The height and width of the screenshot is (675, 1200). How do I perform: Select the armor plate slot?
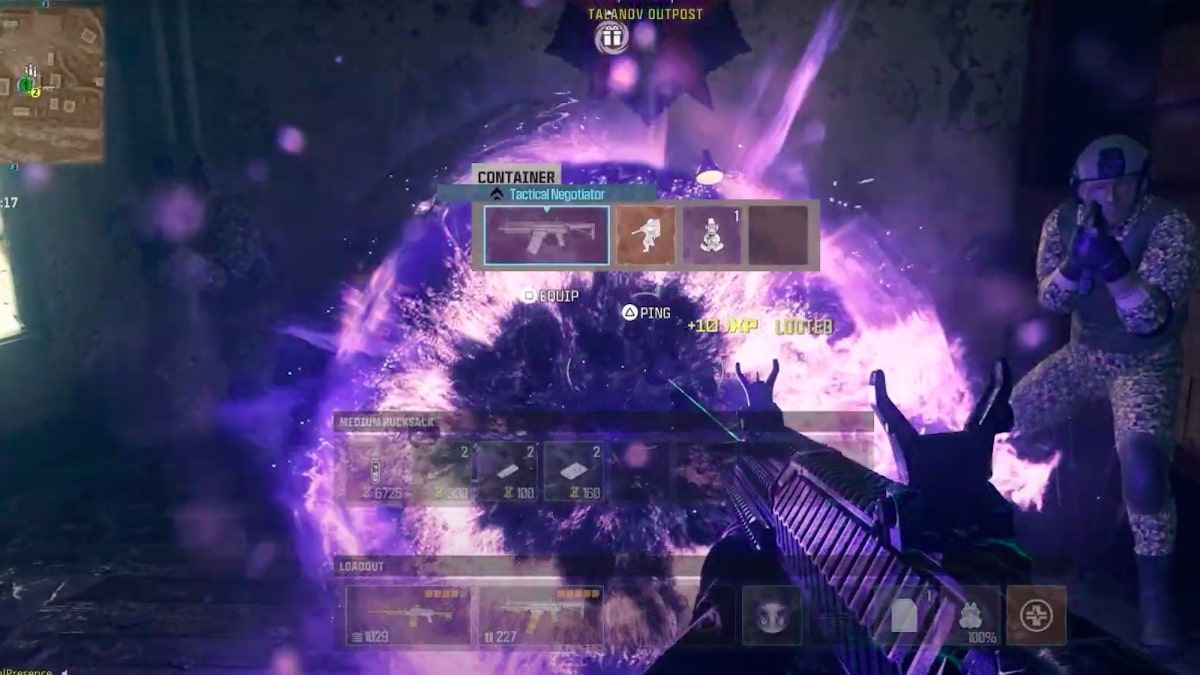[905, 615]
